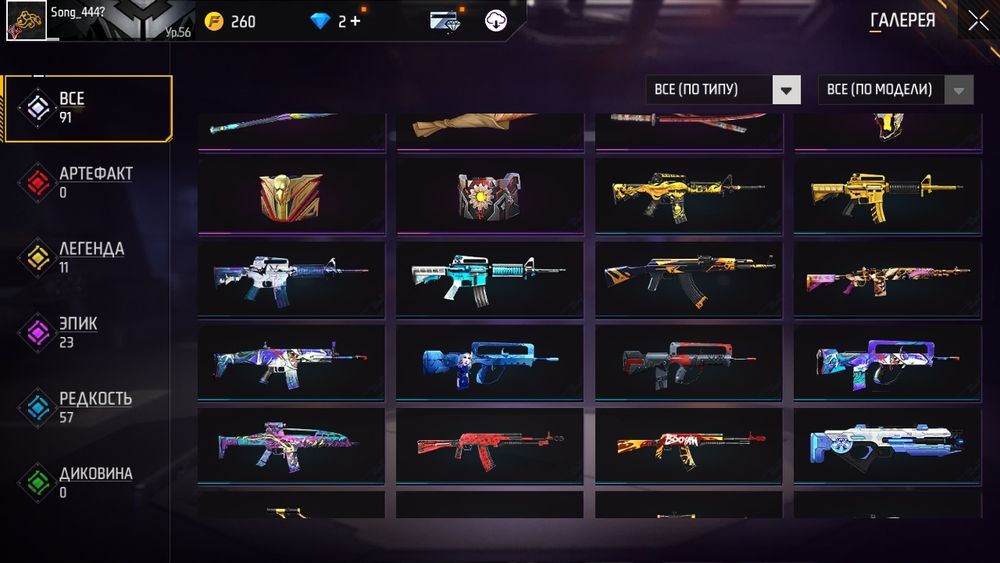Select the red AK rifle skin
Screen dimensions: 1000x563
pos(489,444)
